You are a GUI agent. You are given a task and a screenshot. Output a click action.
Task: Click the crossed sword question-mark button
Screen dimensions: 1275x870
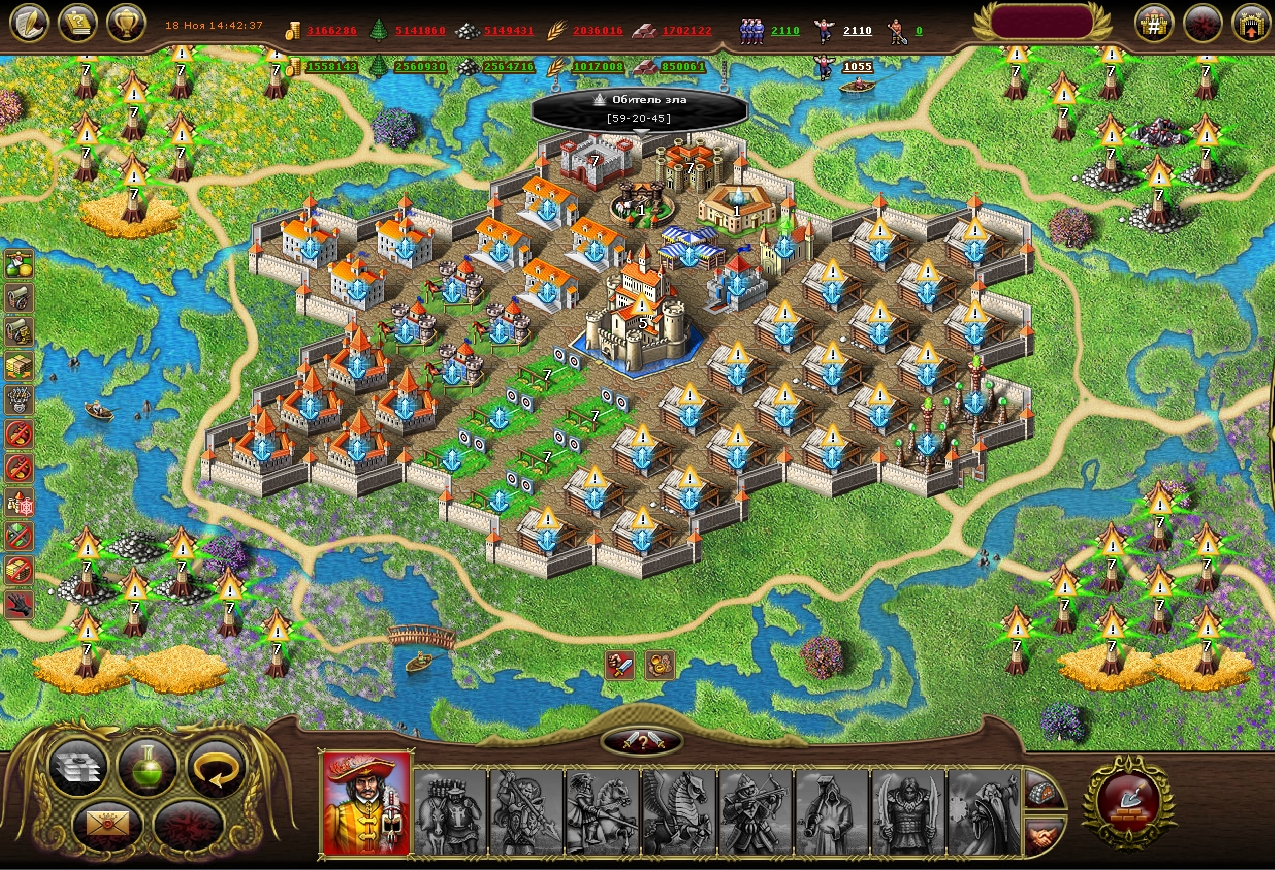pos(642,741)
